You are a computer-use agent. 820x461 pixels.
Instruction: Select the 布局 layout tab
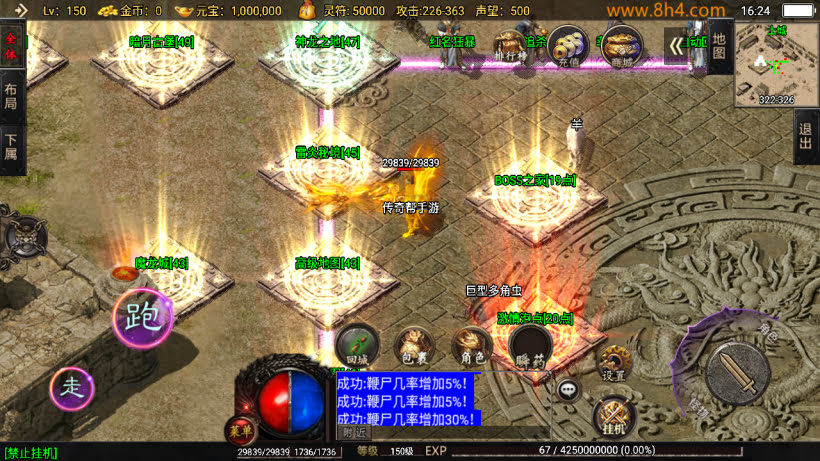pyautogui.click(x=11, y=98)
